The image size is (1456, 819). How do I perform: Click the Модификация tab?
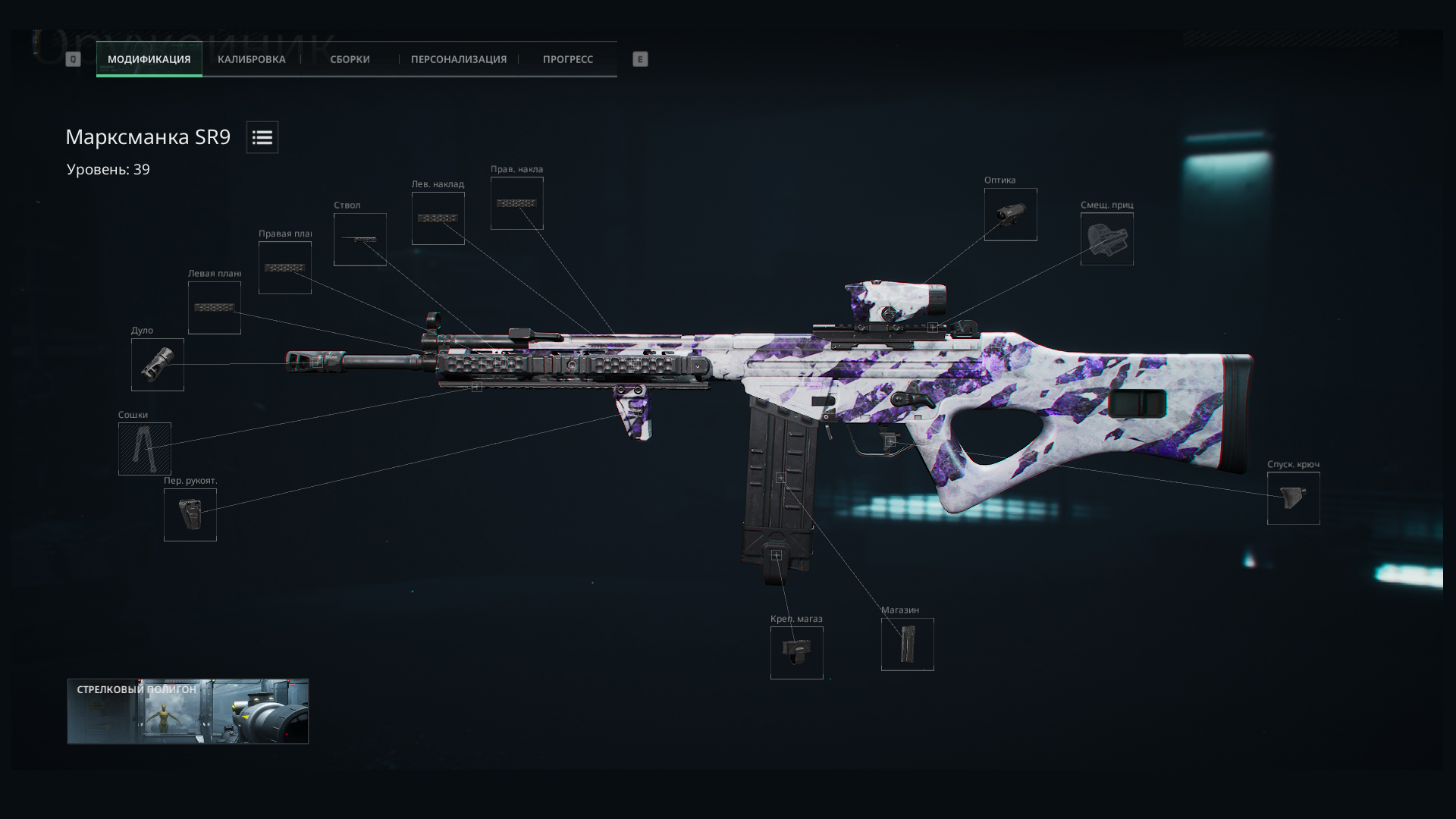[149, 59]
